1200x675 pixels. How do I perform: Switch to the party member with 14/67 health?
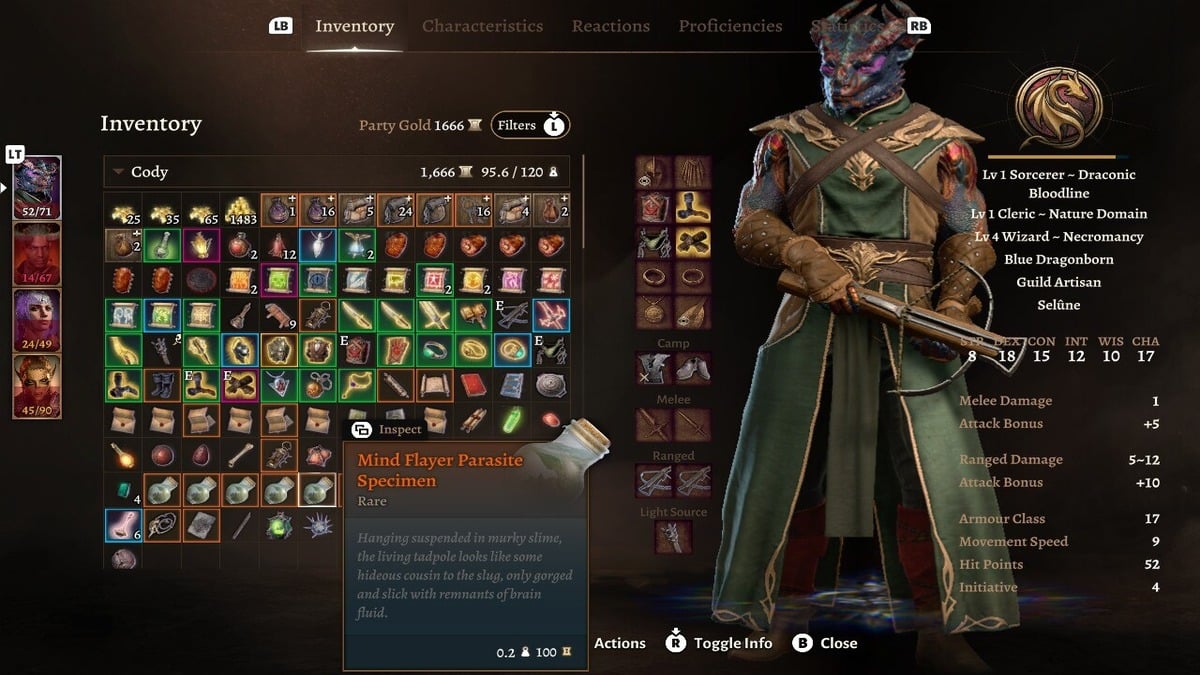pos(37,254)
